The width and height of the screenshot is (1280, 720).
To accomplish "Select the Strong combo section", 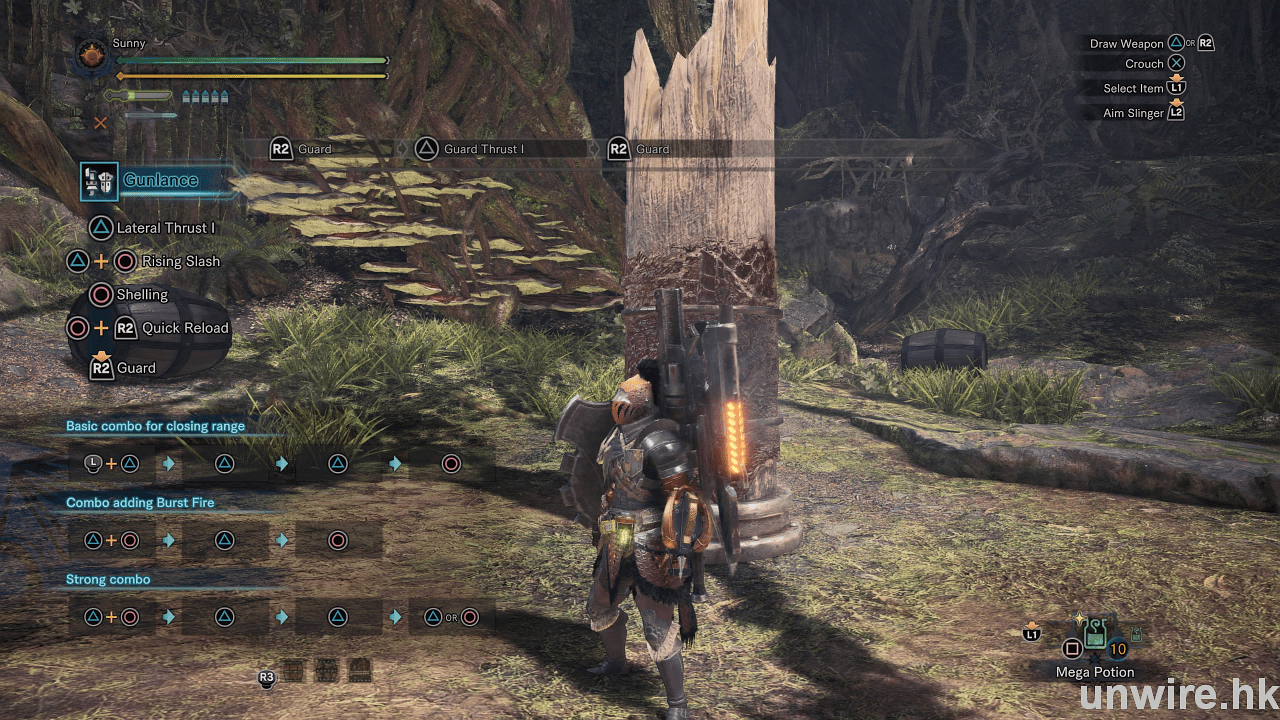I will pos(108,580).
